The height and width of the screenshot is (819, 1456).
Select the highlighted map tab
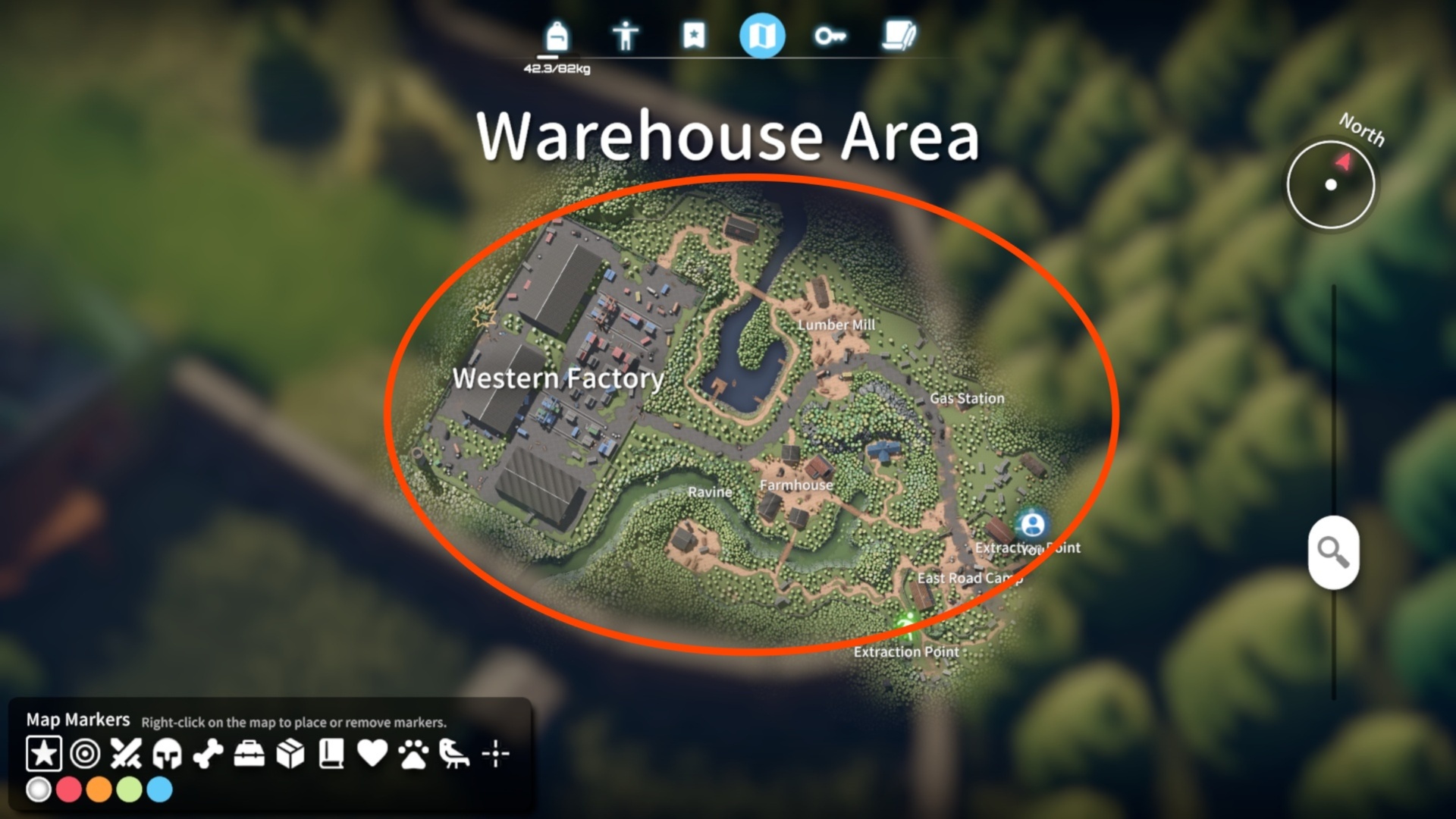click(762, 36)
